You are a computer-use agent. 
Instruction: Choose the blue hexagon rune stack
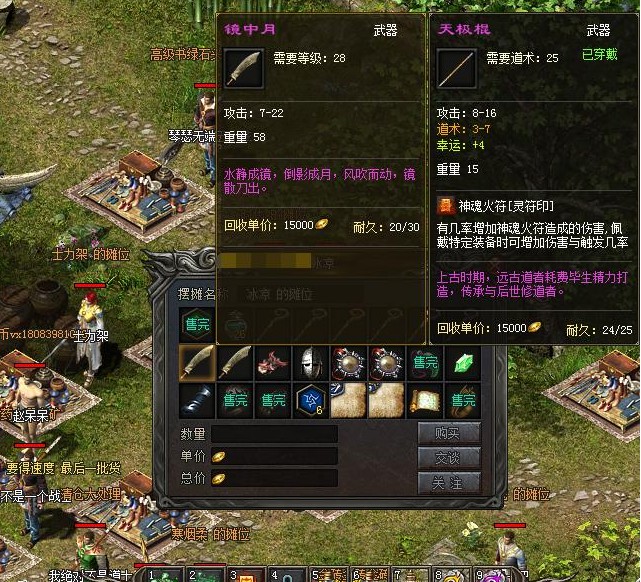(311, 400)
